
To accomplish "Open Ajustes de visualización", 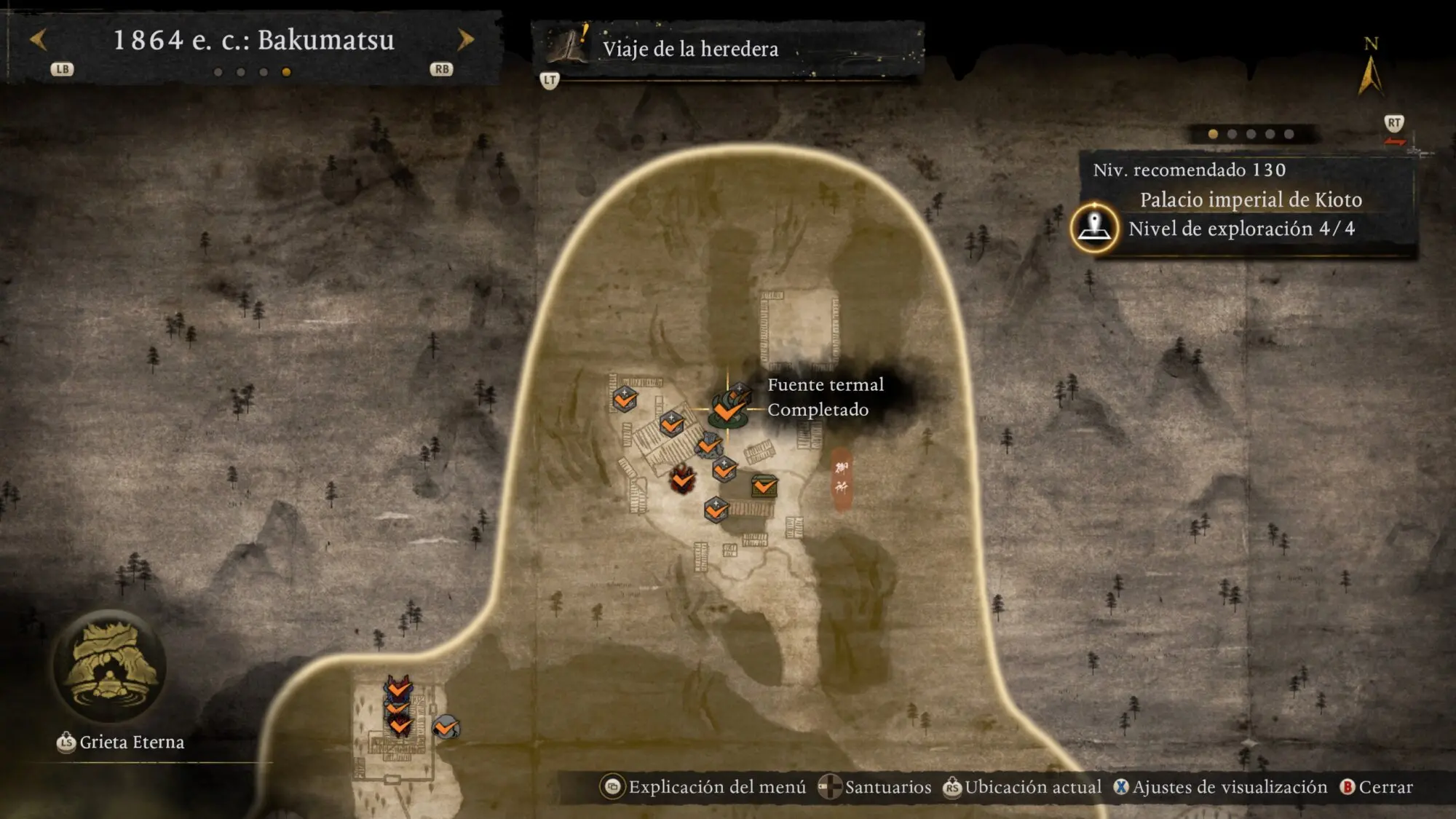I will coord(1220,787).
